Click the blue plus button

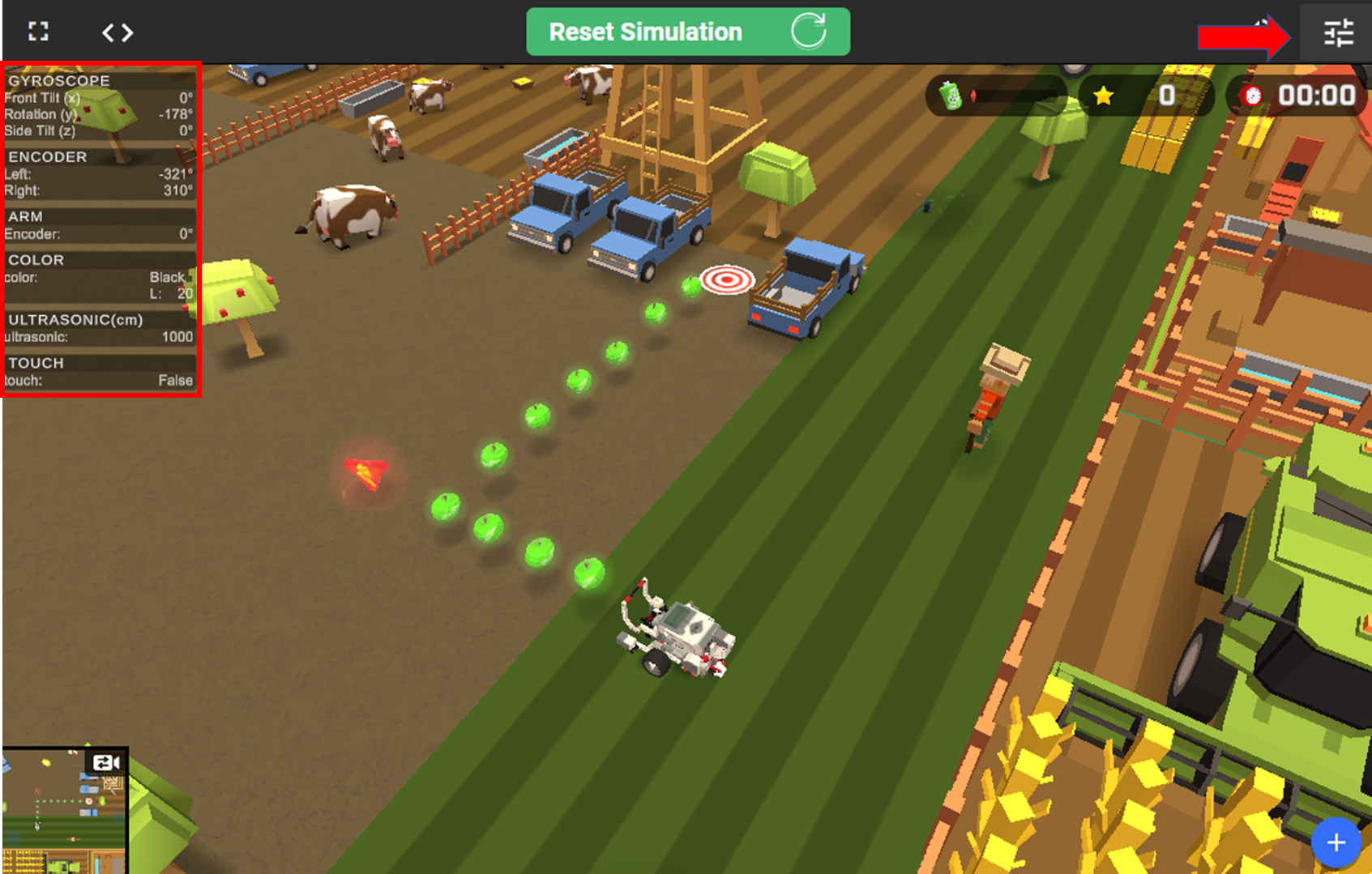1336,842
